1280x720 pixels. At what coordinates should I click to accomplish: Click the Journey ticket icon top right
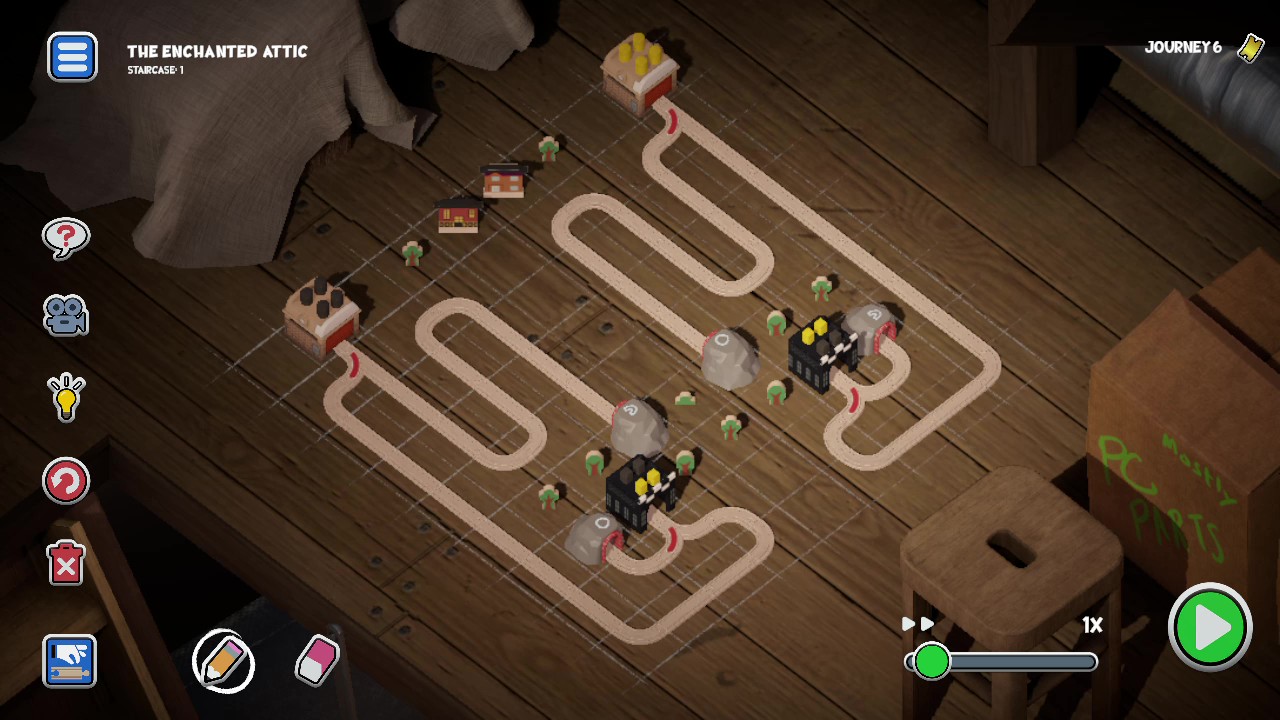click(1249, 47)
